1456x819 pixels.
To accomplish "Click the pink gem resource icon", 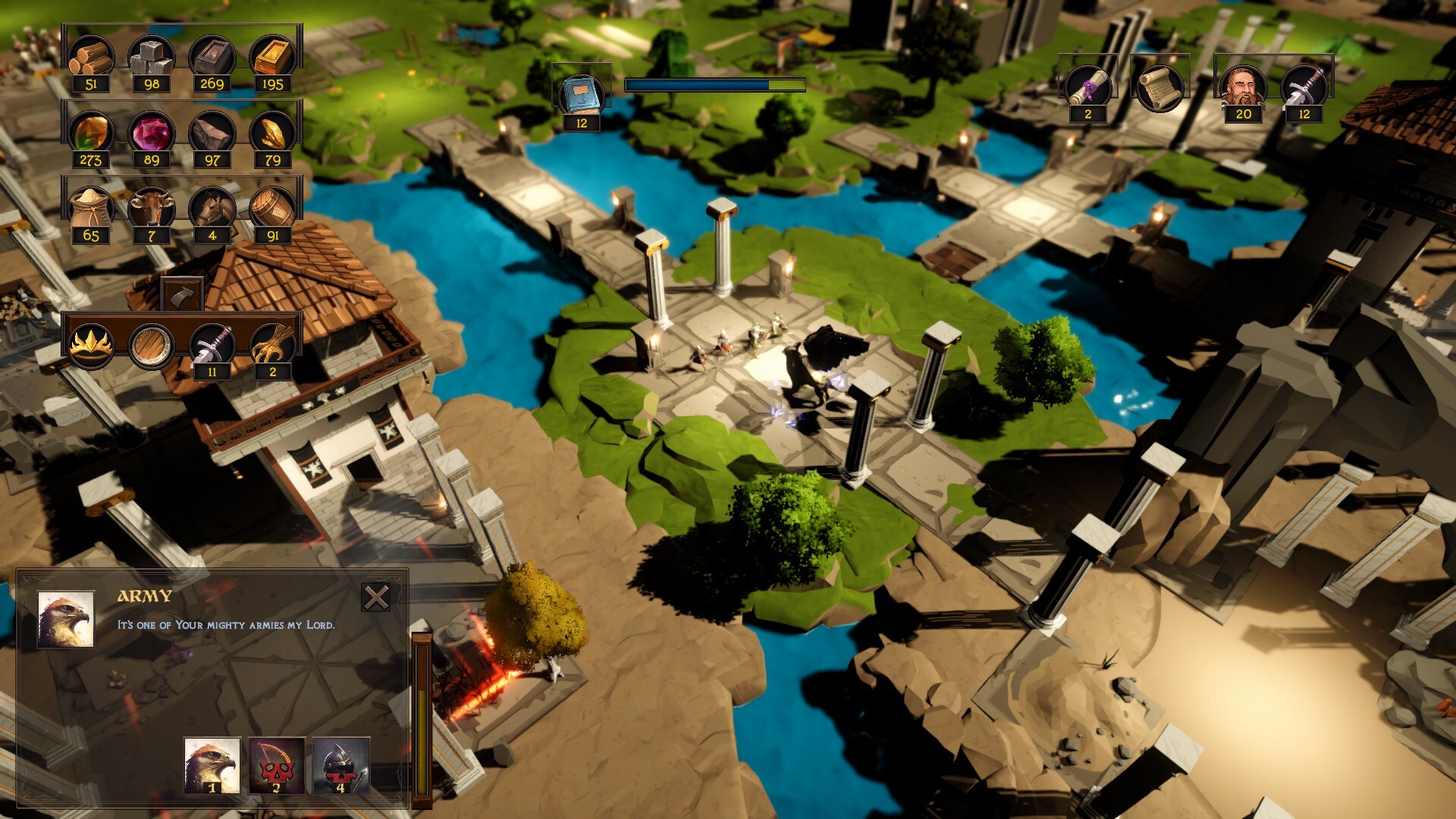I will click(152, 133).
